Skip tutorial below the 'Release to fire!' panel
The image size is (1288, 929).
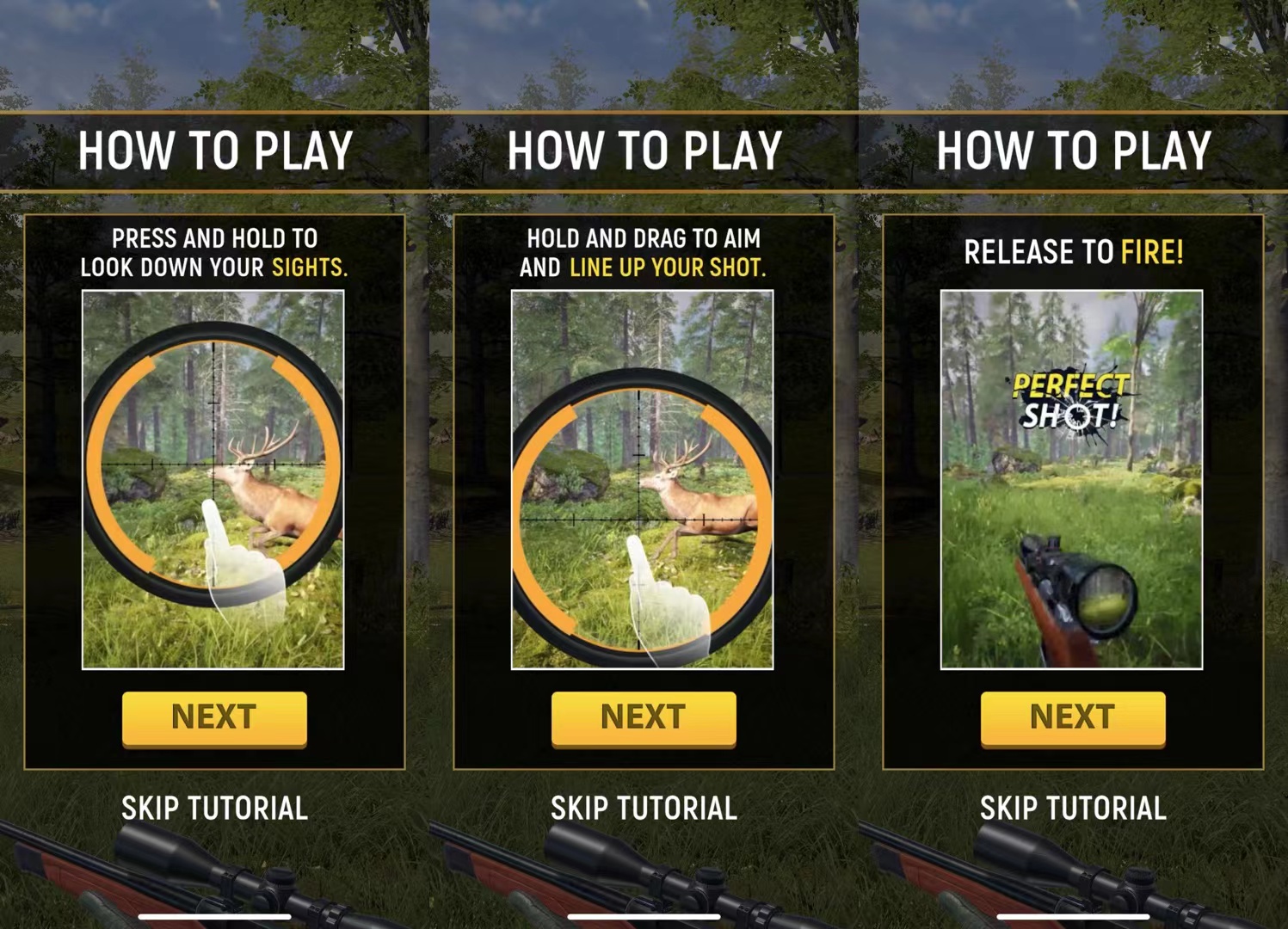coord(1073,809)
